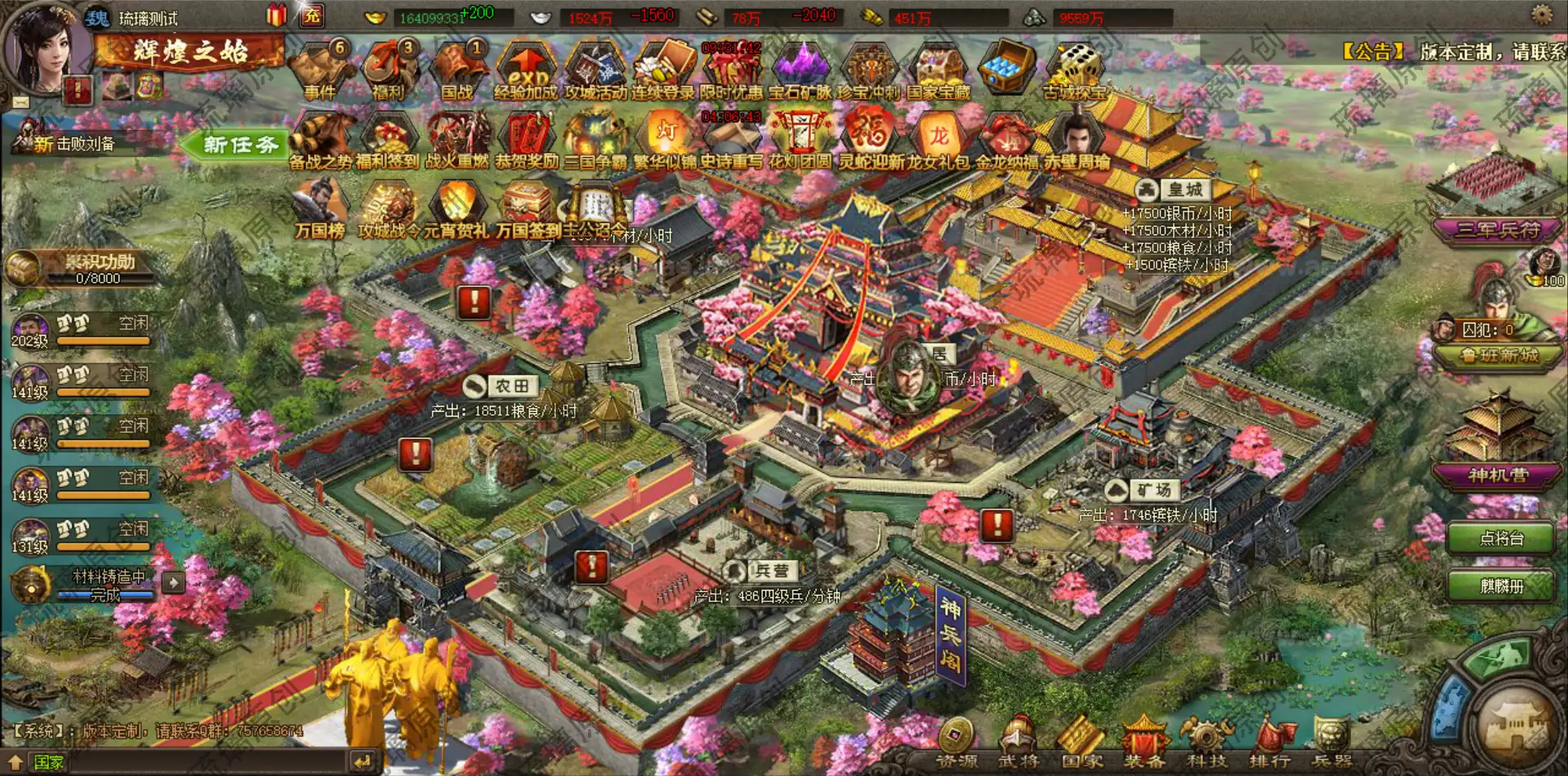Open the 麒麟册 button
The image size is (1568, 776).
[x=1501, y=586]
